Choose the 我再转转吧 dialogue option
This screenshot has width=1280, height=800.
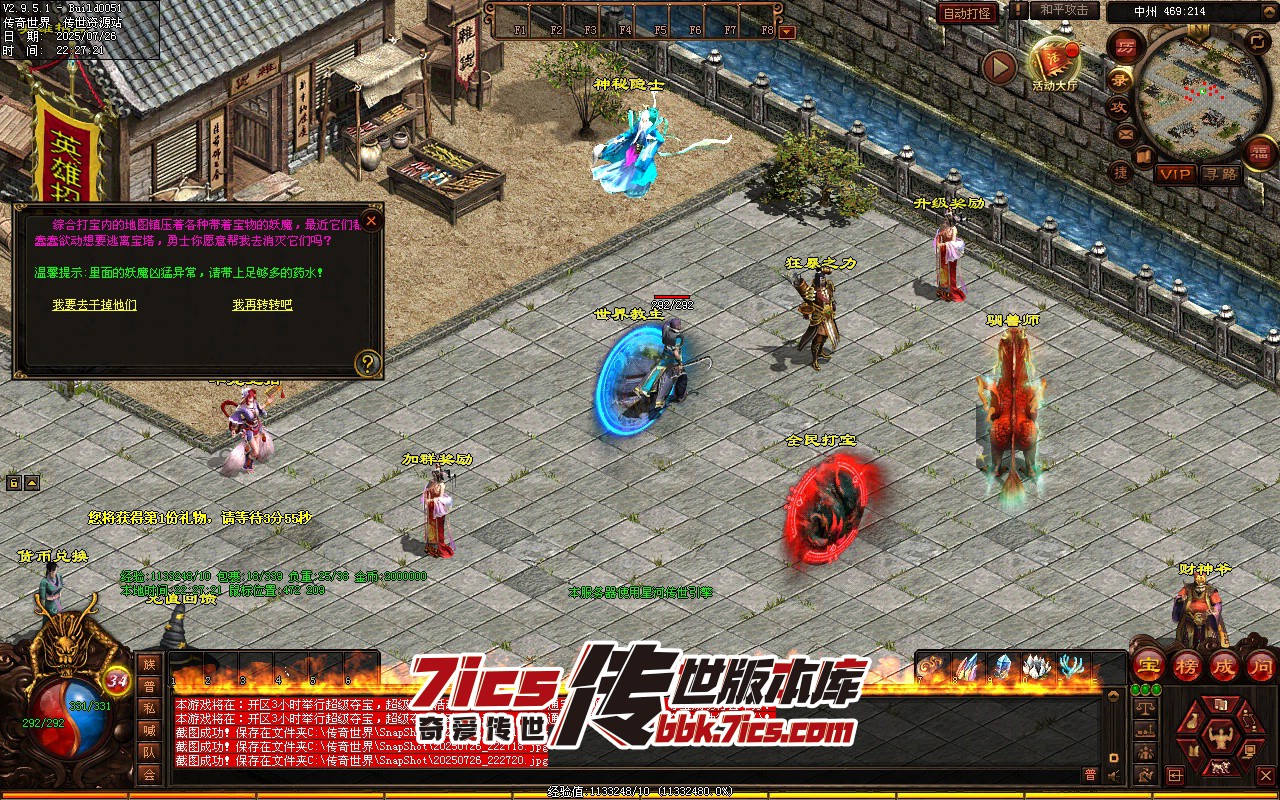(x=263, y=305)
